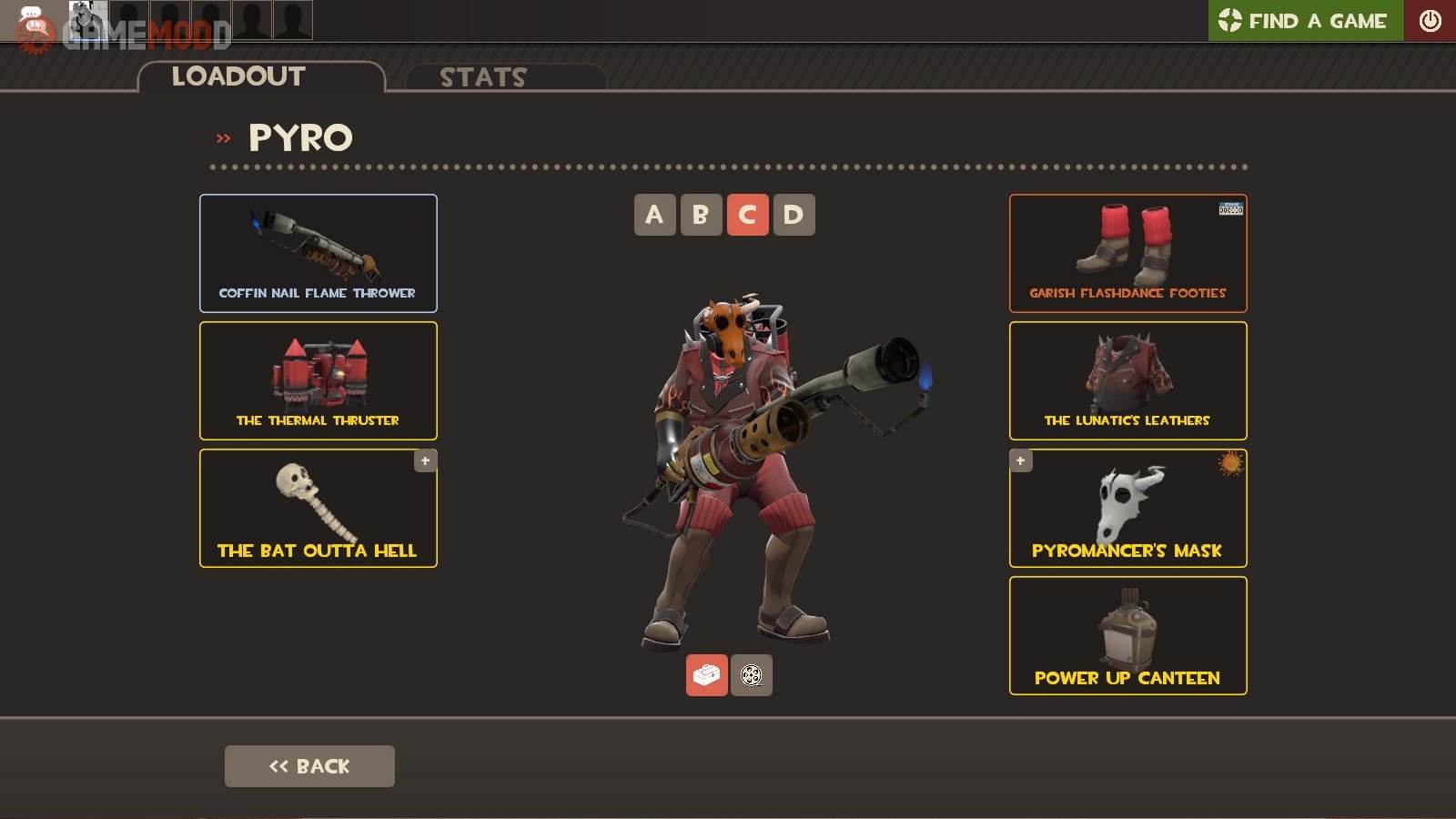This screenshot has width=1456, height=819.
Task: Switch to loadout preset D
Action: [794, 215]
